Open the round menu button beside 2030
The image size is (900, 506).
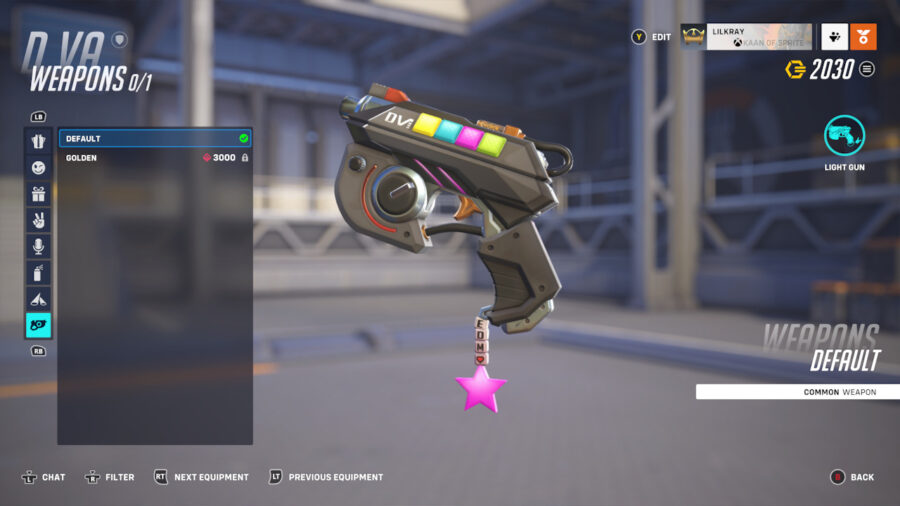867,69
